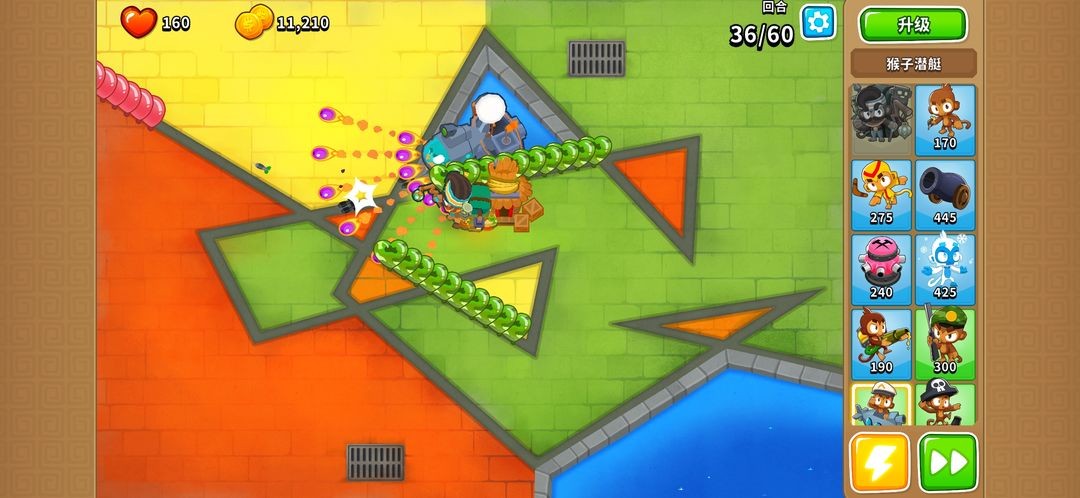The image size is (1080, 498).
Task: Select the Monkey Sub tower tile
Action: click(880, 405)
